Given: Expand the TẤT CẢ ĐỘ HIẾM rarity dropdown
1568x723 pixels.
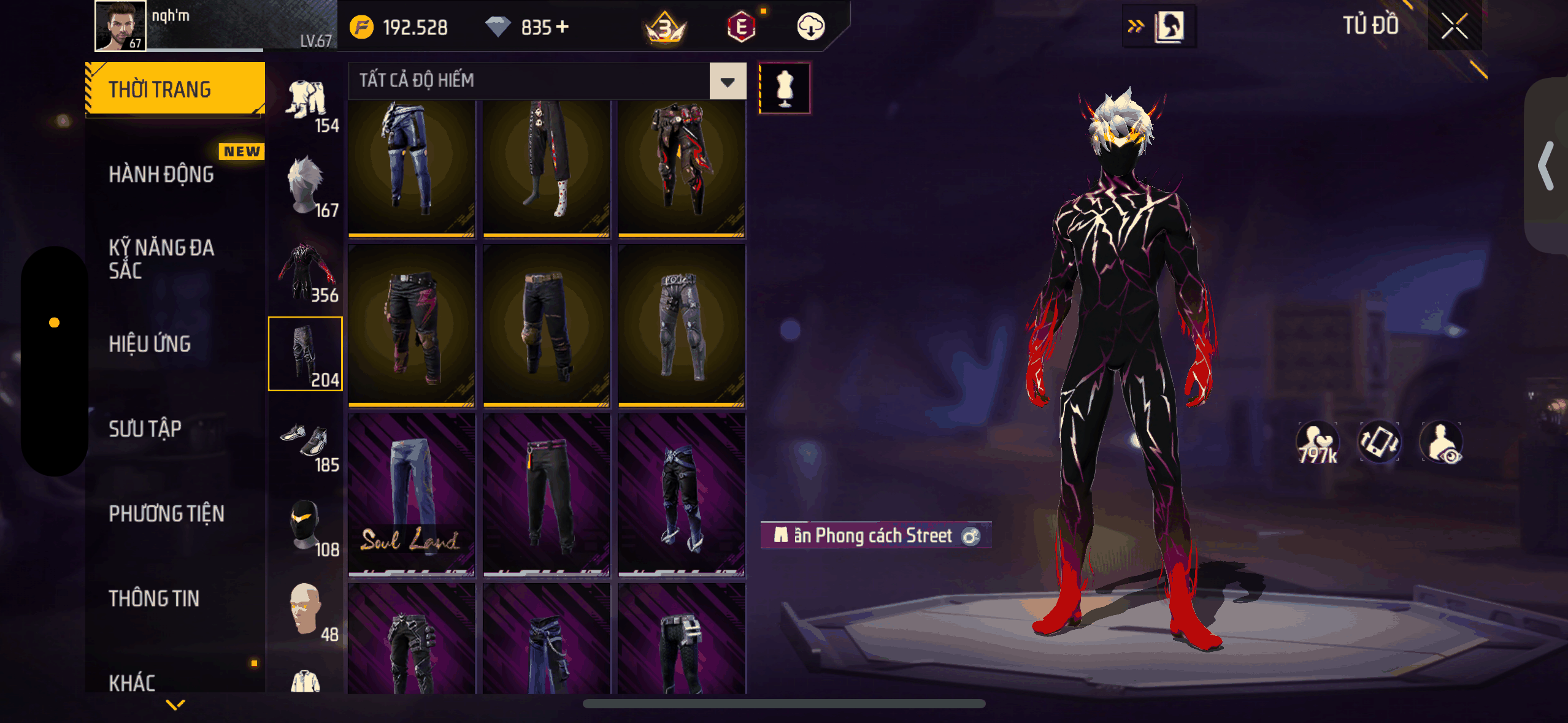Looking at the screenshot, I should click(728, 82).
